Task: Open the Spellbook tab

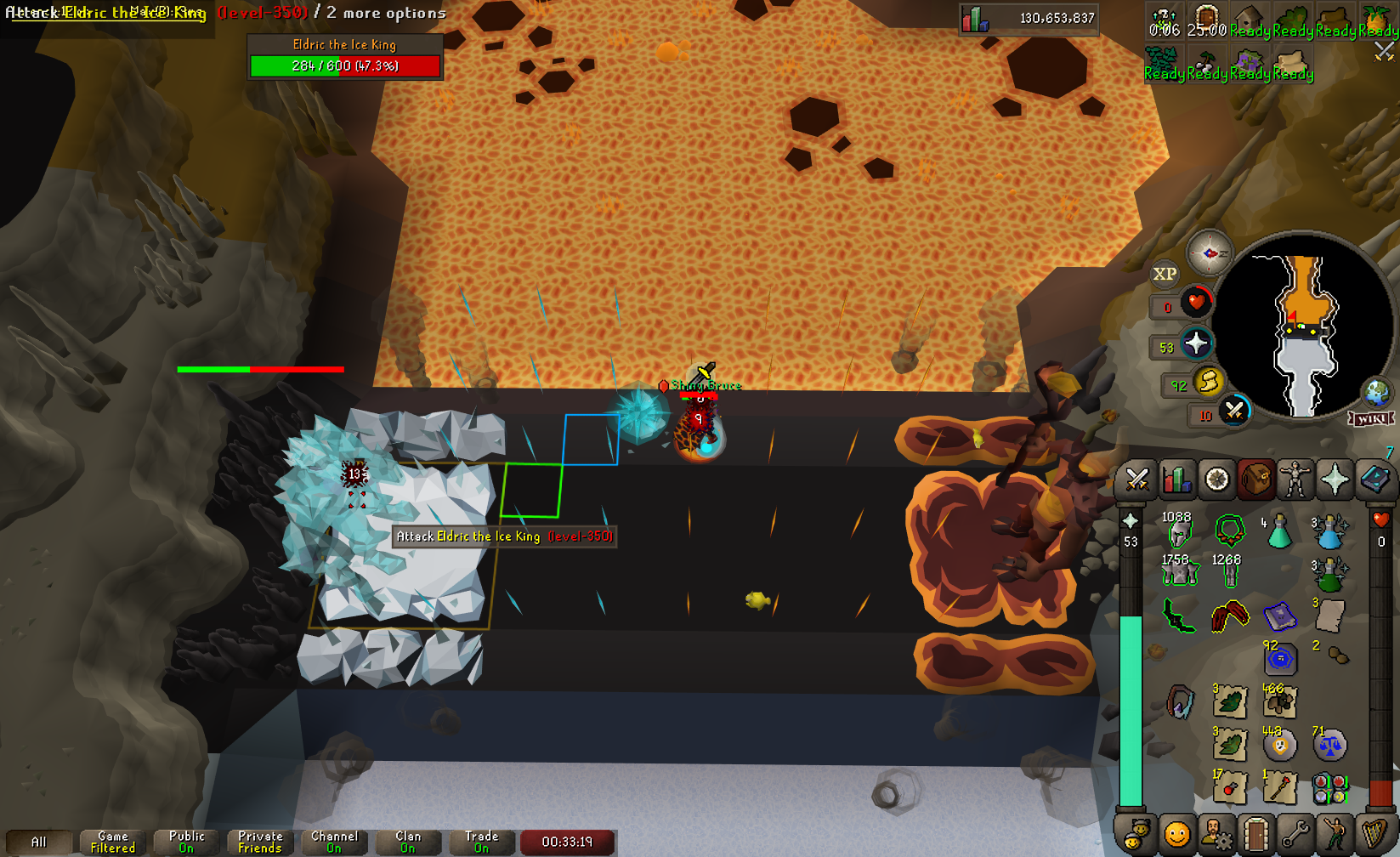Action: point(1374,480)
